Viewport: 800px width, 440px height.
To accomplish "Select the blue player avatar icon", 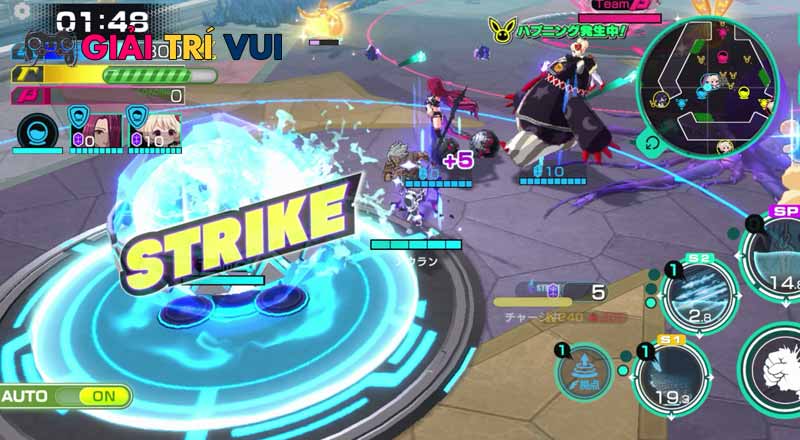I will (x=36, y=129).
